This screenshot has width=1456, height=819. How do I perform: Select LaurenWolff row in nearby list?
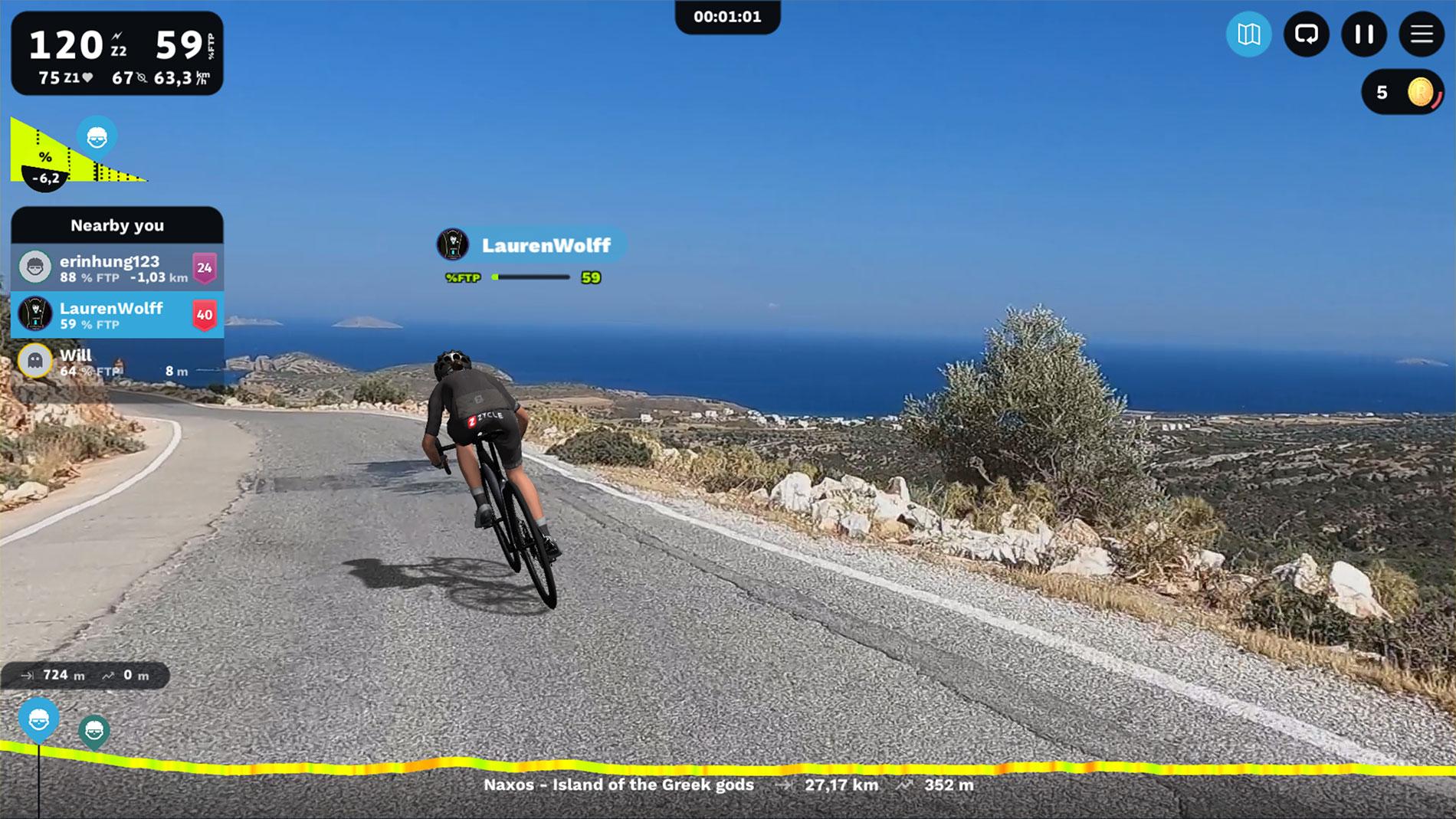(x=117, y=315)
